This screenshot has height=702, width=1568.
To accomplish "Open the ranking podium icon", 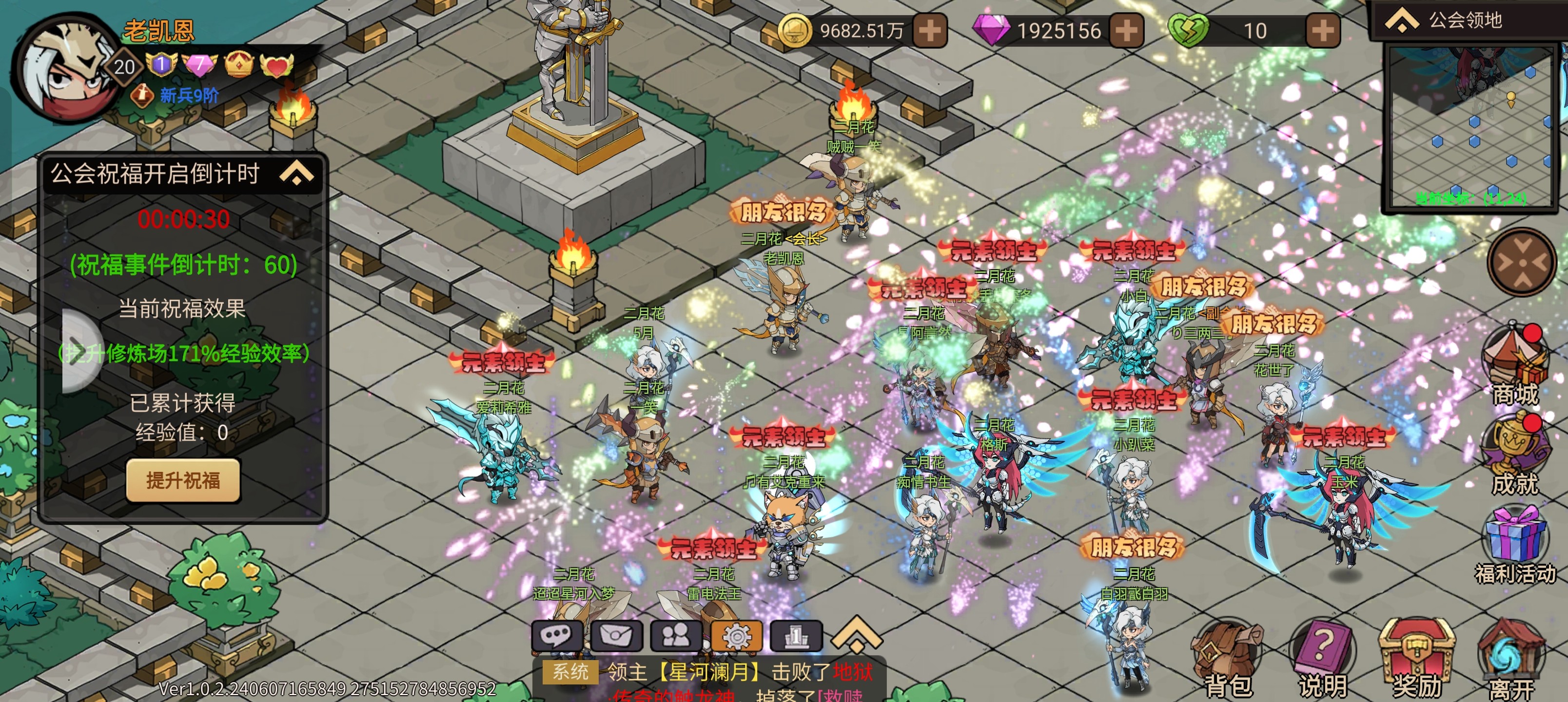I will coord(796,636).
